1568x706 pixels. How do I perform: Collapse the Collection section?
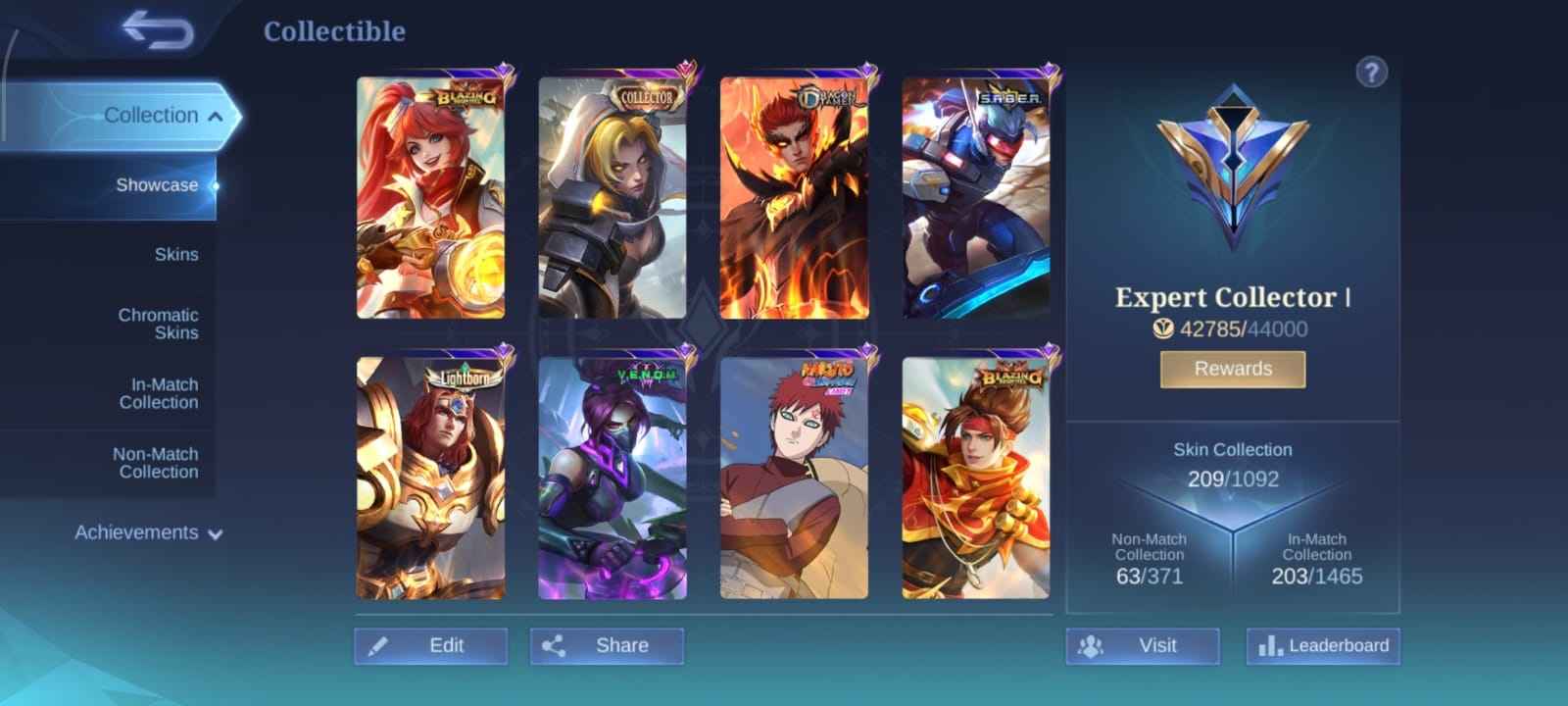click(152, 115)
